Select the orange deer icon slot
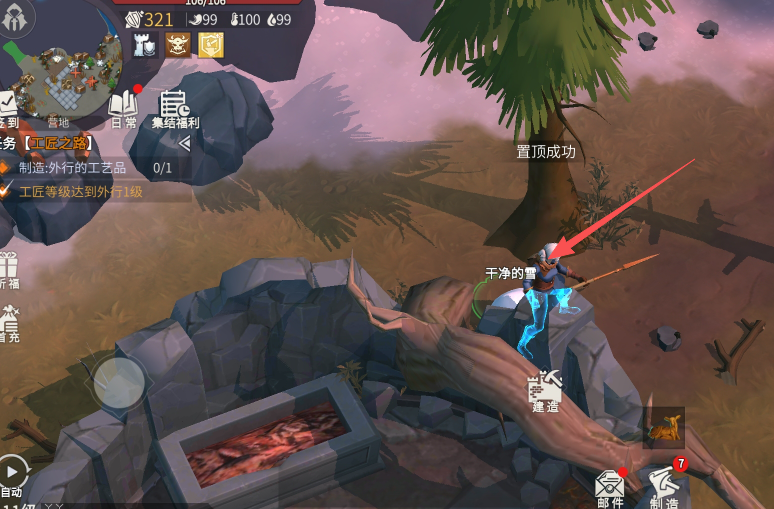 [x=663, y=428]
